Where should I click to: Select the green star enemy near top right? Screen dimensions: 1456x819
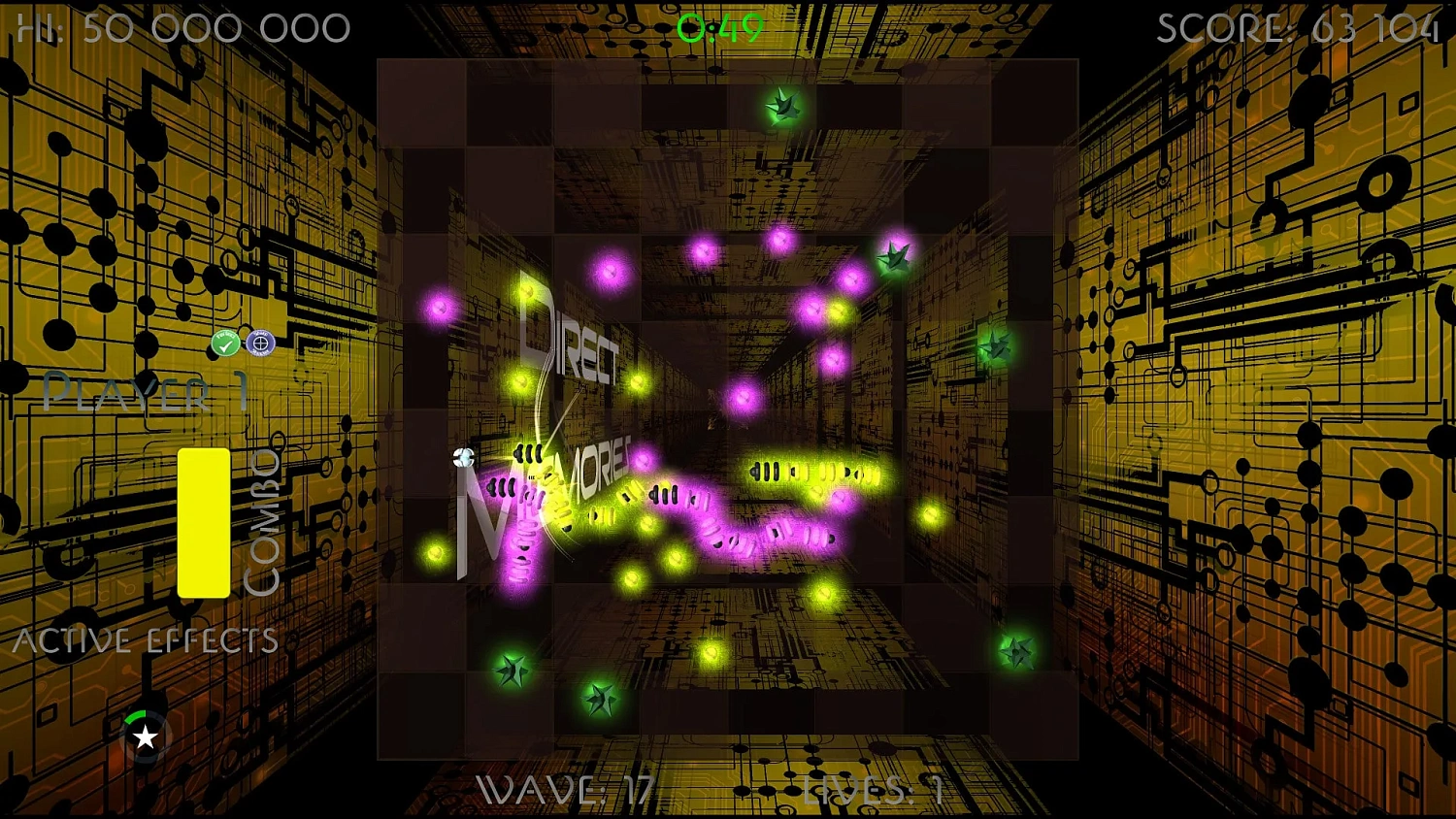pyautogui.click(x=893, y=255)
